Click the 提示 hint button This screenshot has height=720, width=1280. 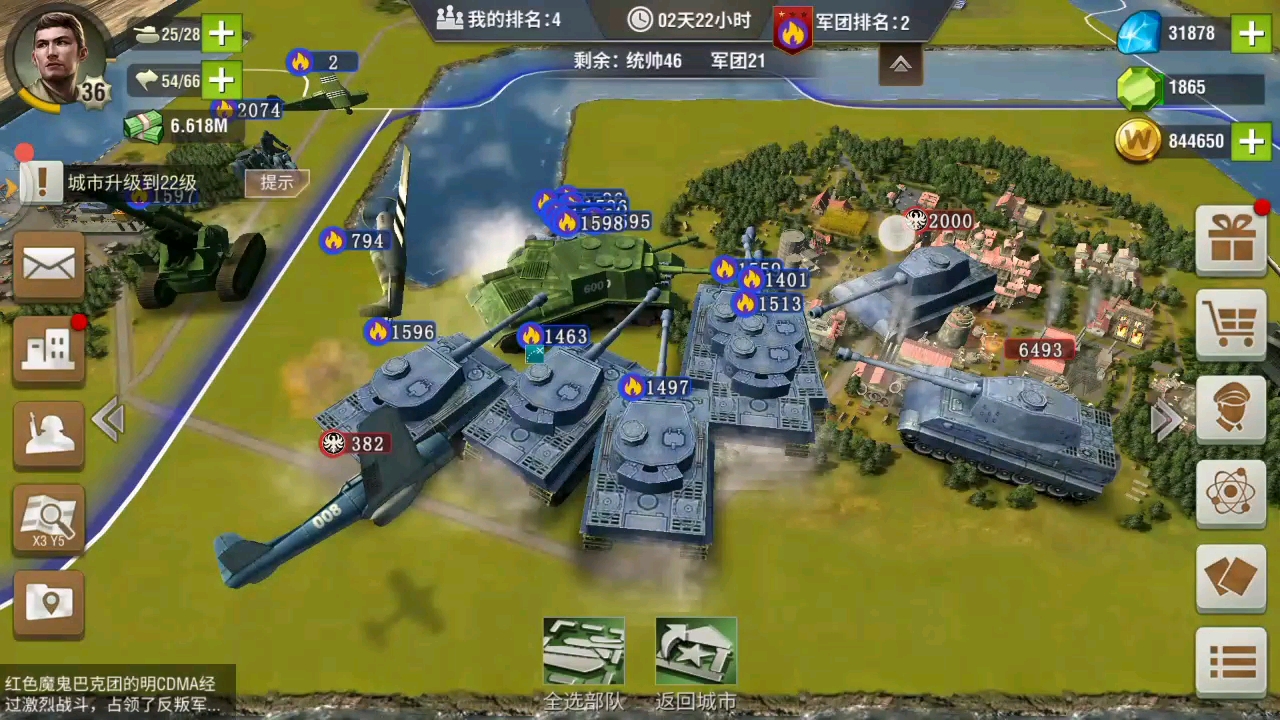pos(277,182)
